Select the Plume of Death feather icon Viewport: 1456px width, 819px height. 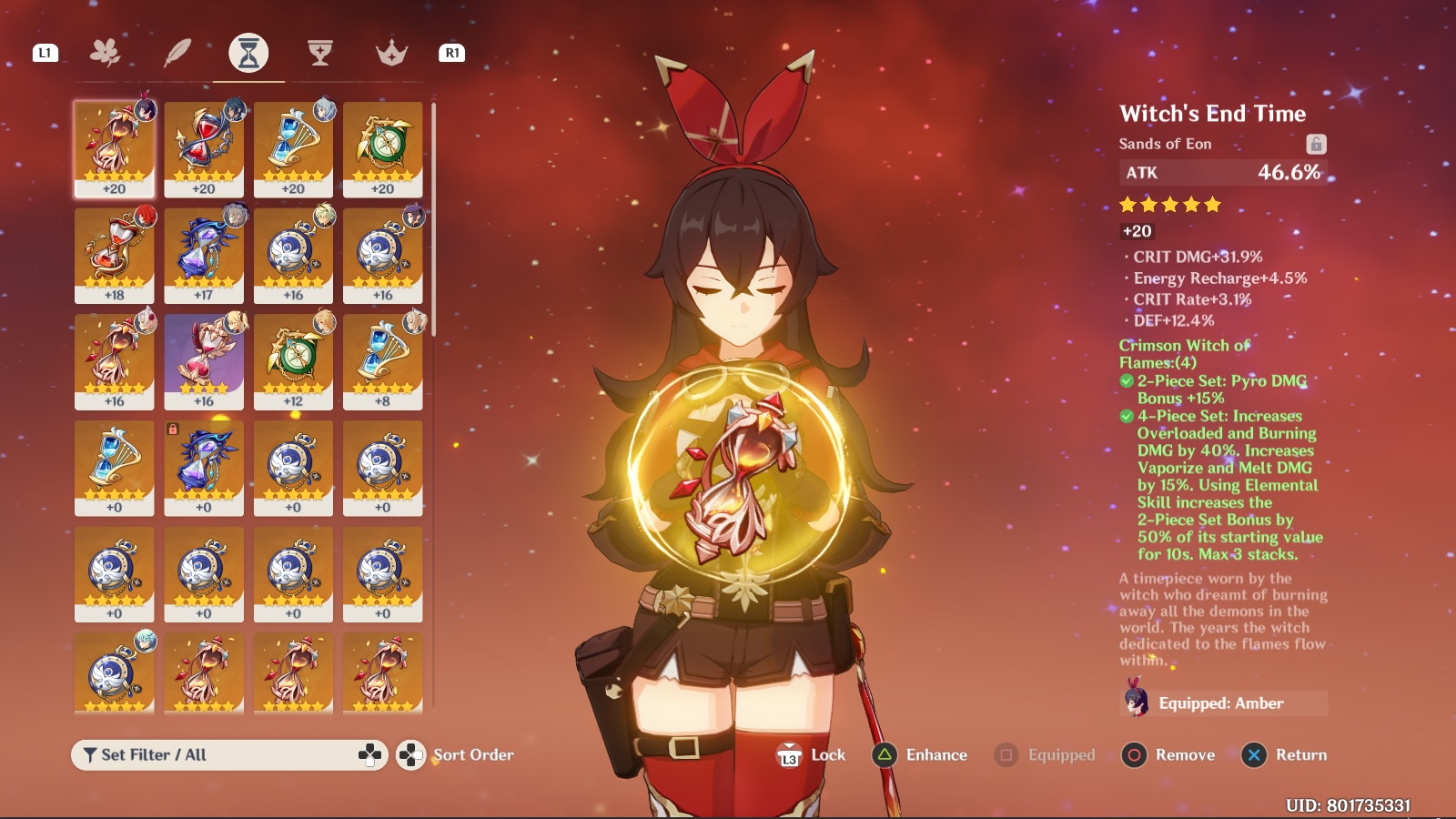click(177, 52)
